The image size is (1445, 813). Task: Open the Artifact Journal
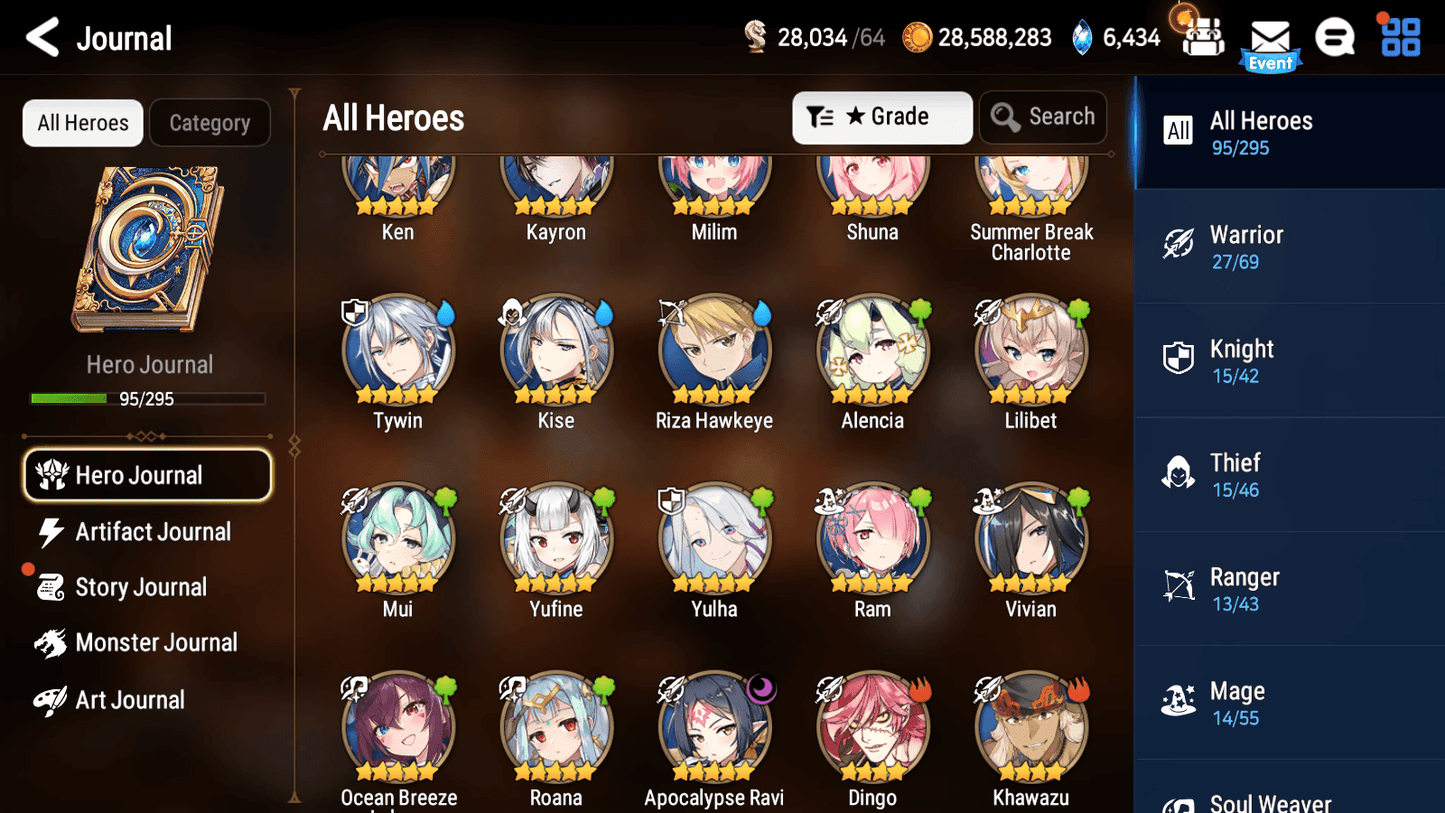click(150, 532)
